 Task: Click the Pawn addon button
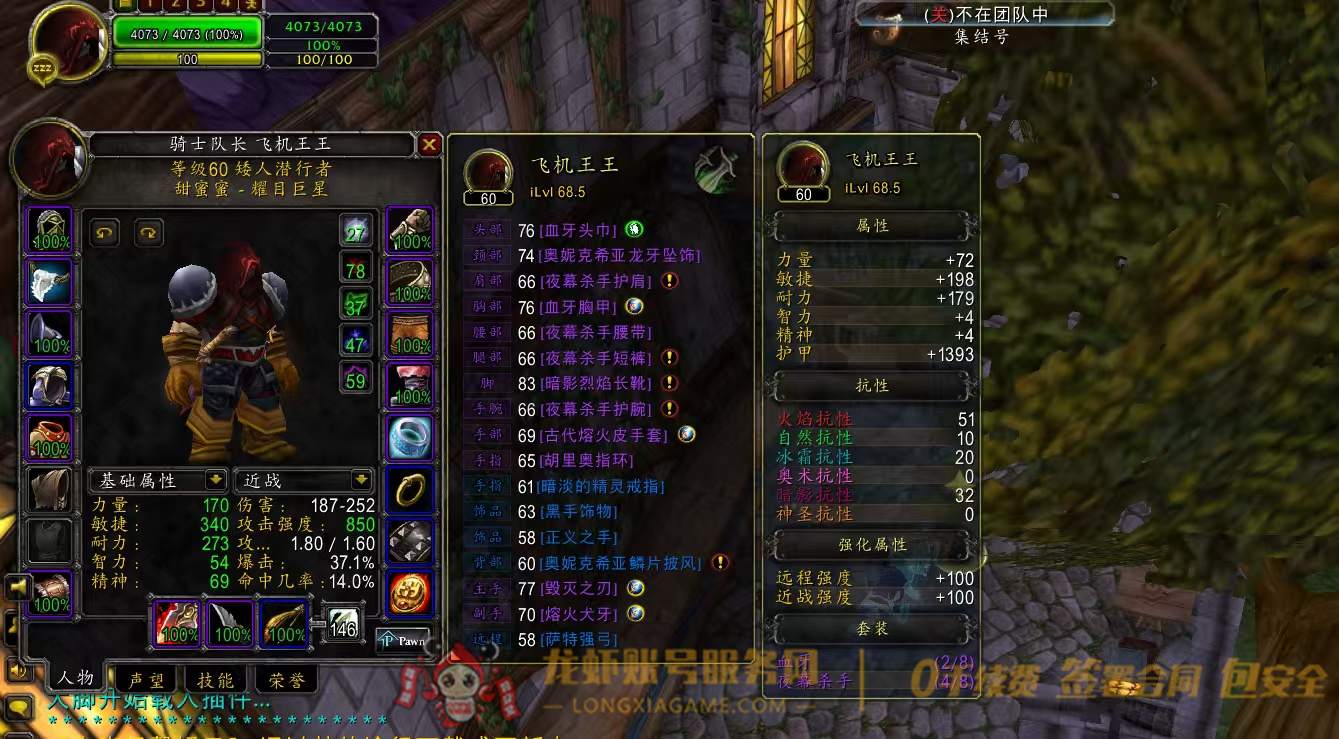tap(404, 640)
